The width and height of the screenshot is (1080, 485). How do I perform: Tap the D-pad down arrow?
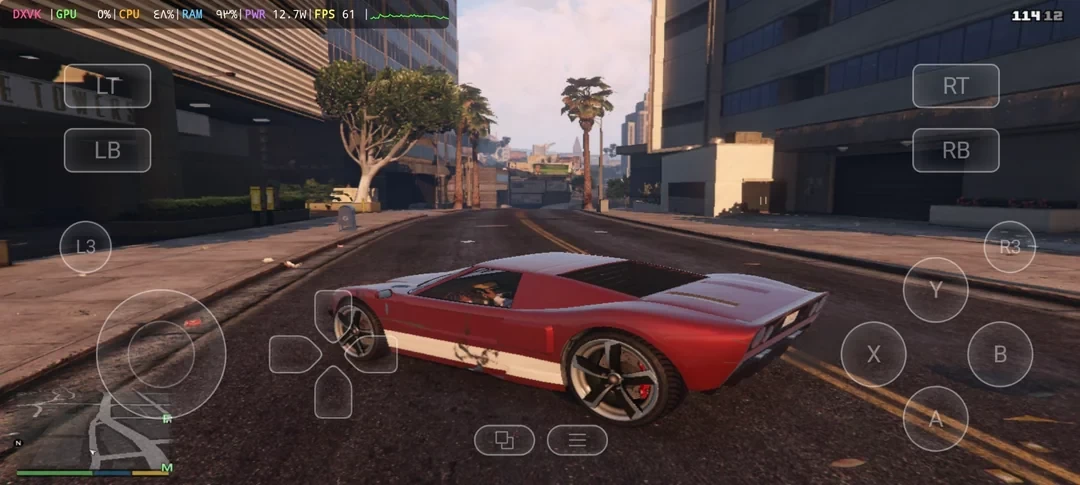pos(333,393)
